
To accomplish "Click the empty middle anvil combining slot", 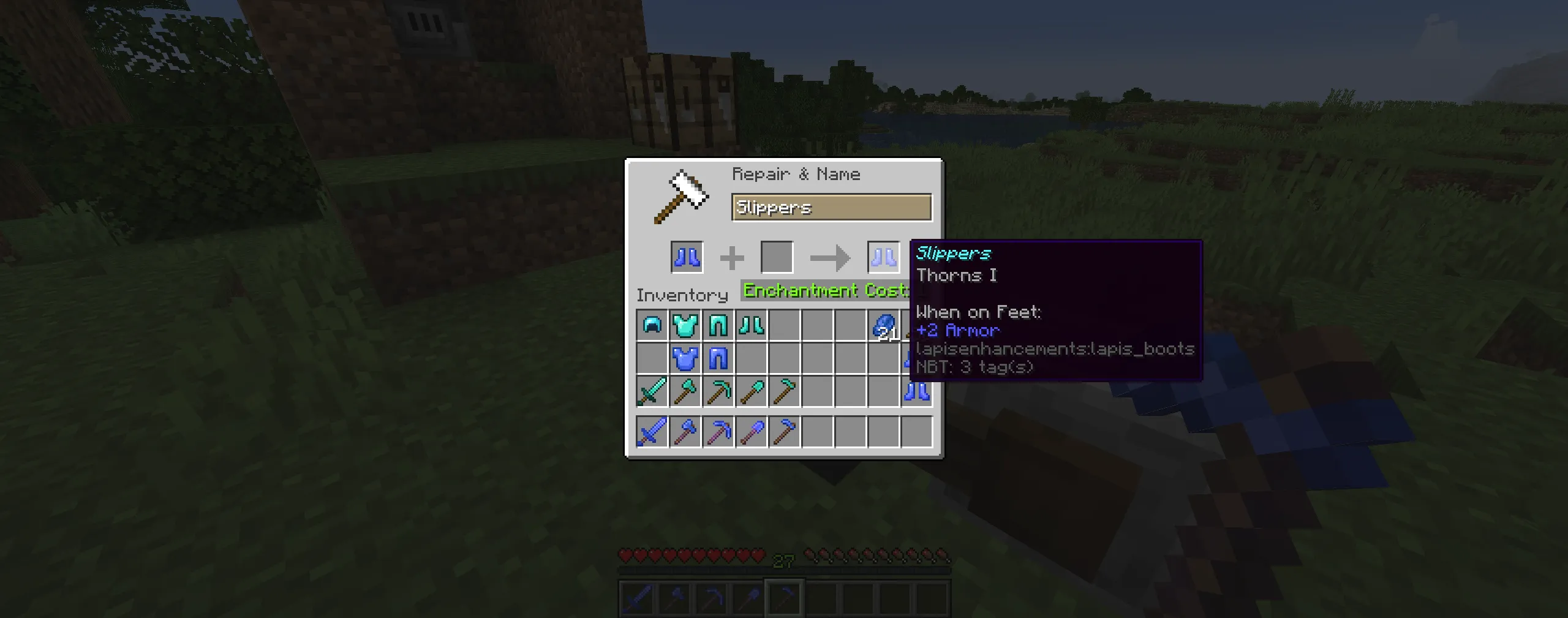I will (x=777, y=256).
